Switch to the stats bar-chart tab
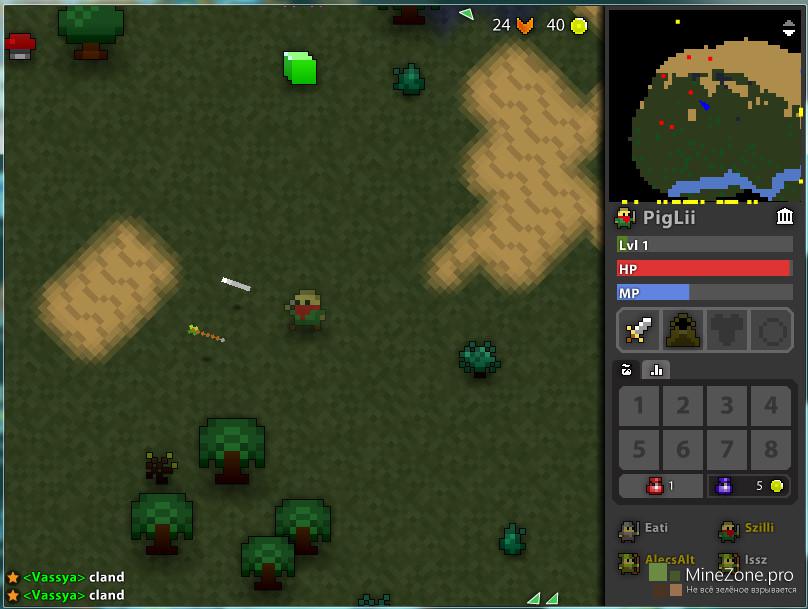 pos(656,369)
